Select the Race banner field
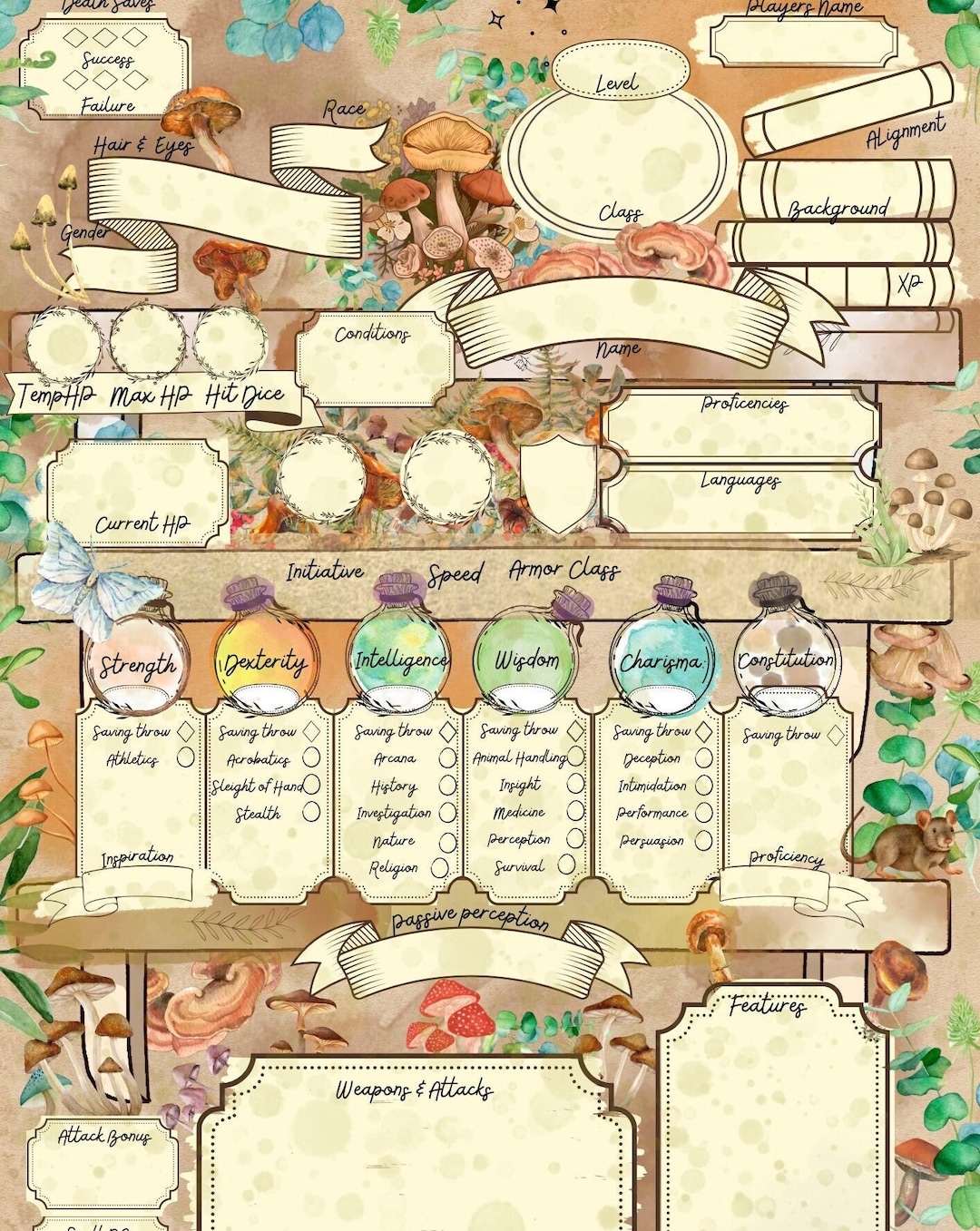Image resolution: width=980 pixels, height=1231 pixels. pyautogui.click(x=327, y=147)
